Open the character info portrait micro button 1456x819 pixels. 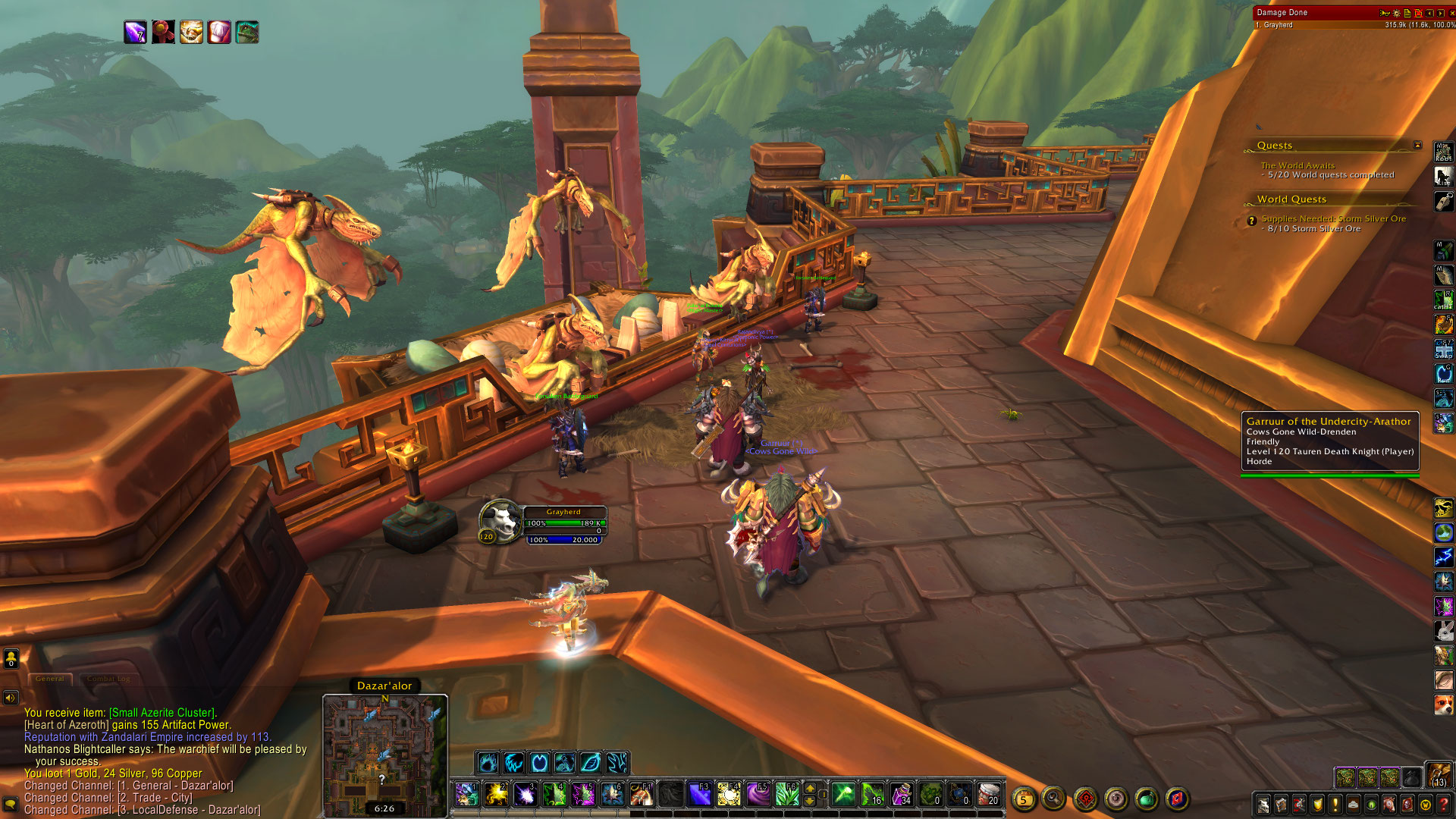(1263, 804)
